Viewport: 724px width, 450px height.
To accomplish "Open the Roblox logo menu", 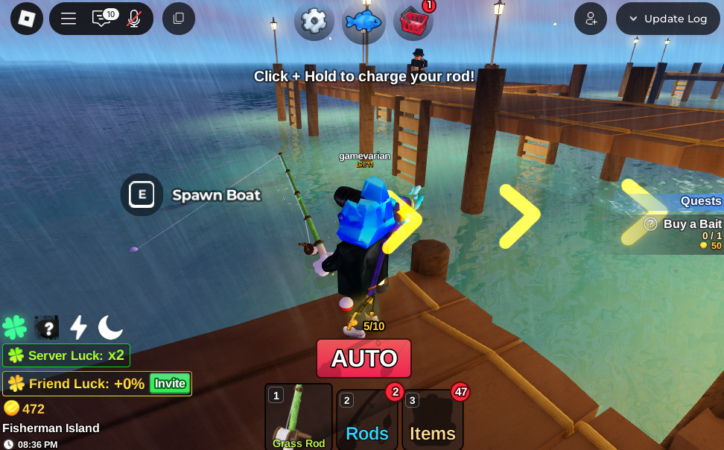I will [26, 18].
